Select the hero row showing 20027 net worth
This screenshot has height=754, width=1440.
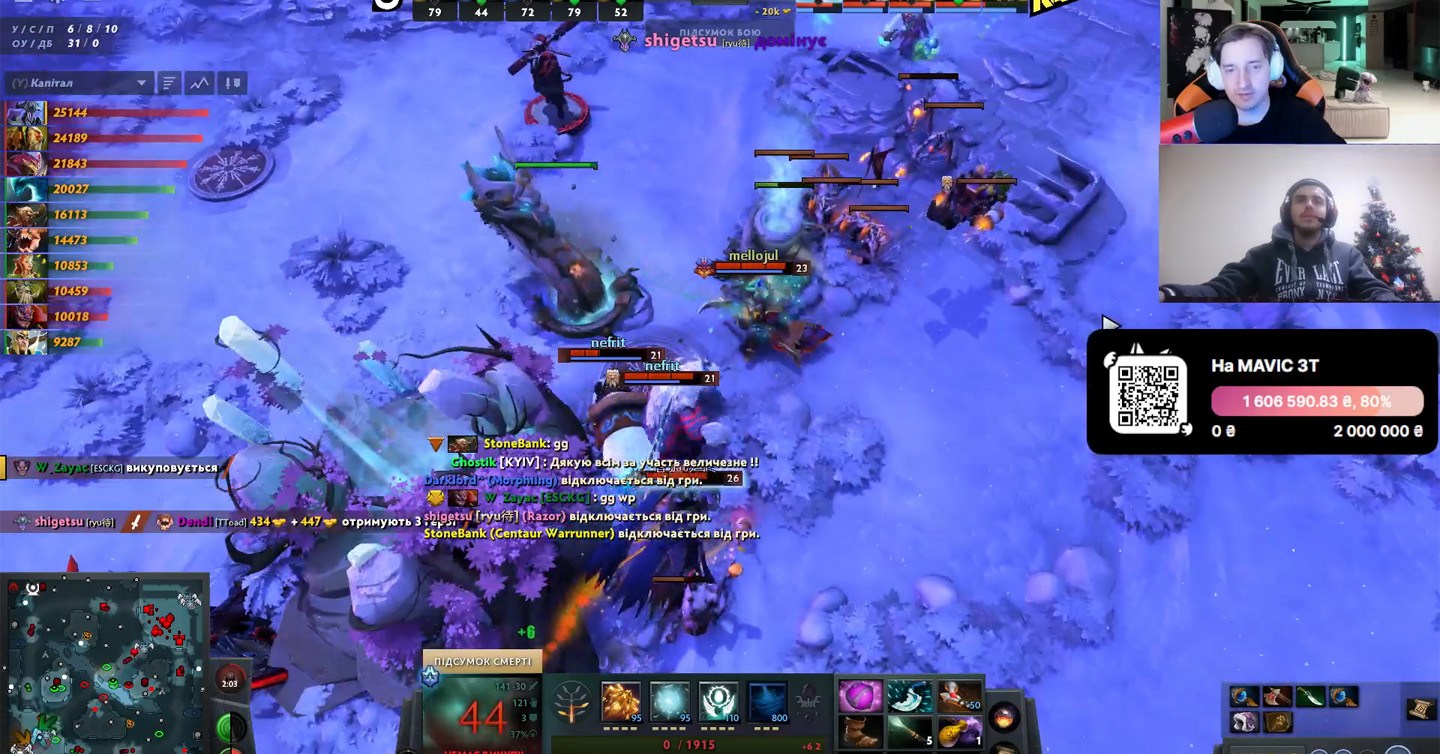24,189
